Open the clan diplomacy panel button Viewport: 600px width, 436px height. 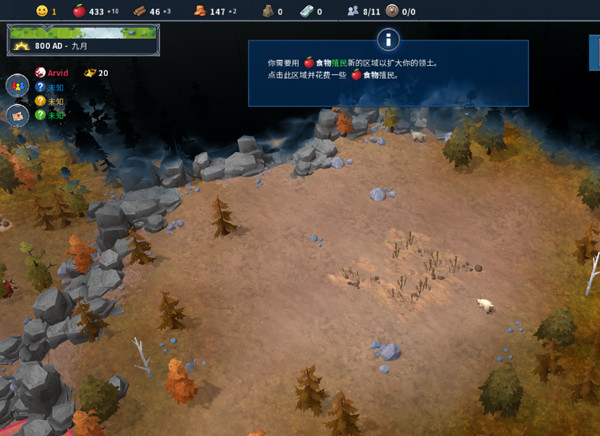pos(17,85)
